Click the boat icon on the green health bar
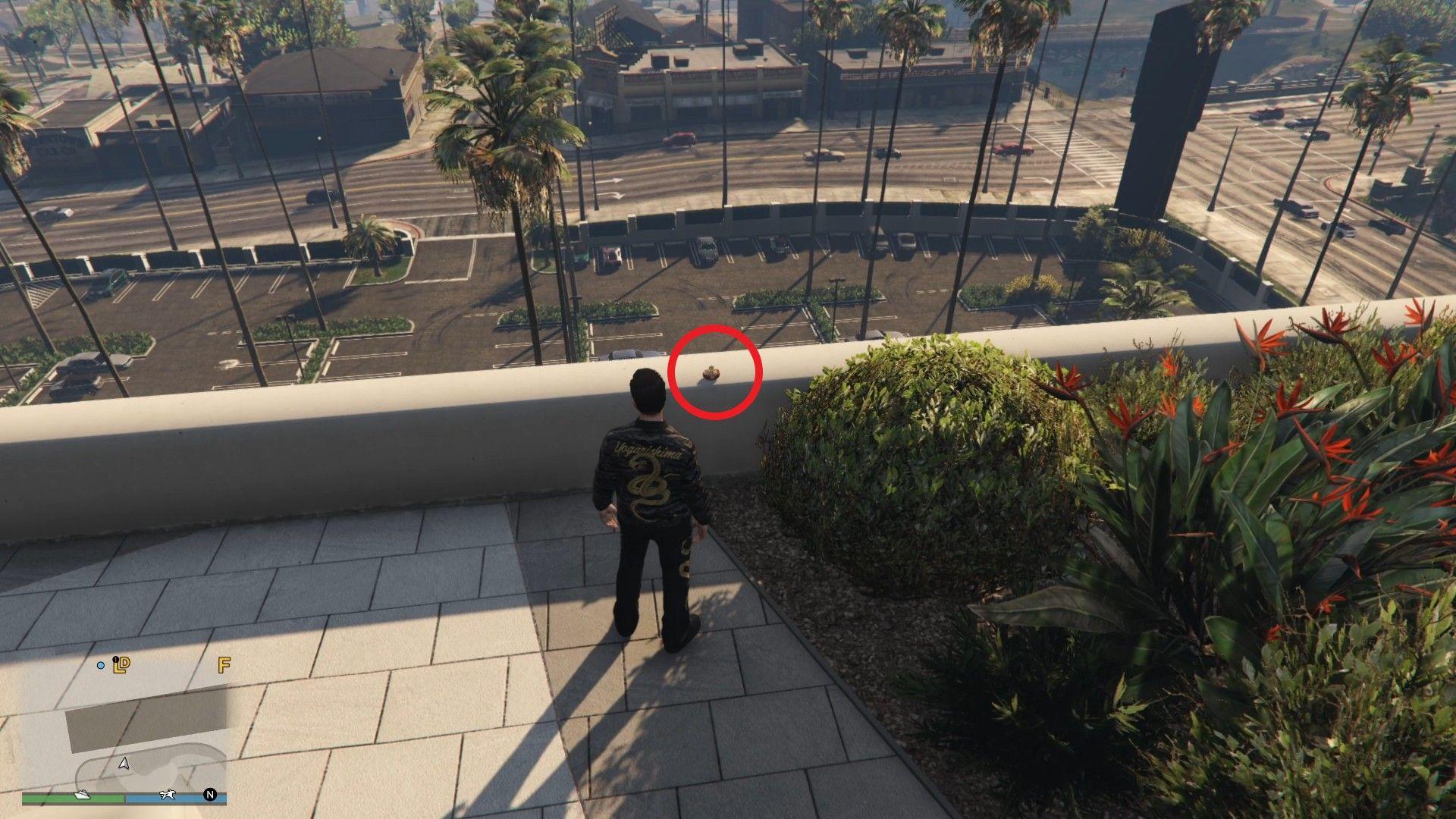The image size is (1456, 819). point(82,796)
